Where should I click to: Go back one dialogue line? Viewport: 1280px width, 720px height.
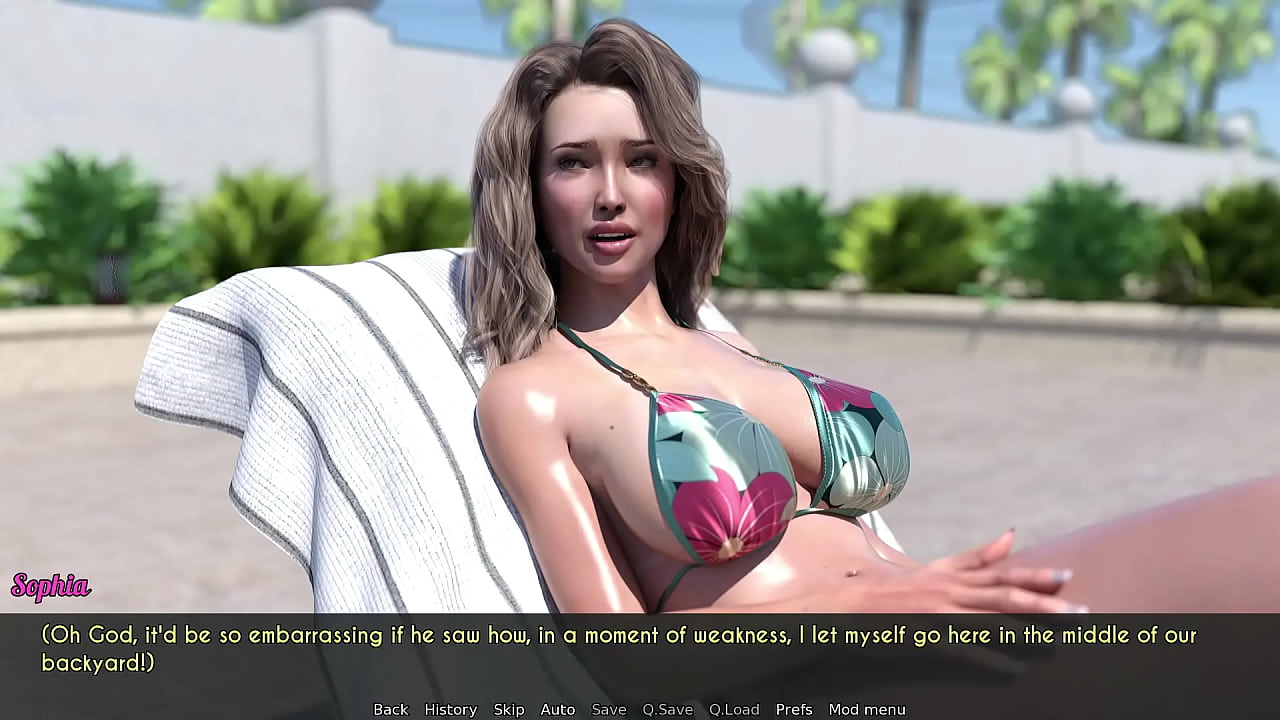pos(390,709)
